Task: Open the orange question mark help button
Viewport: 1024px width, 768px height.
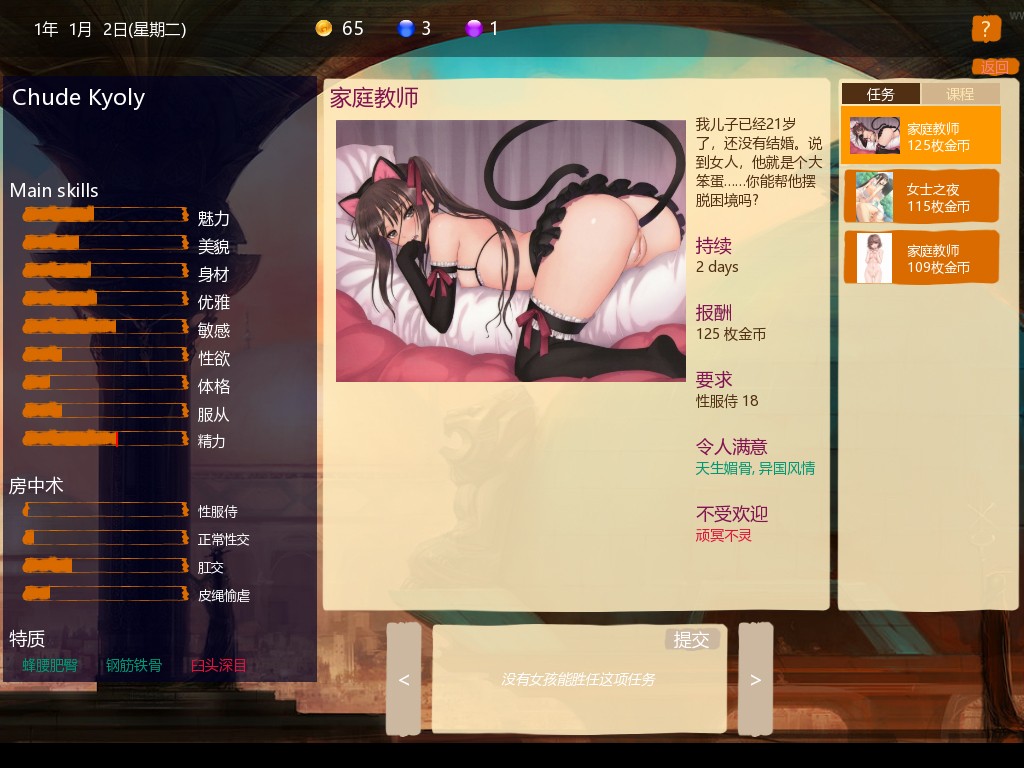Action: click(x=985, y=28)
